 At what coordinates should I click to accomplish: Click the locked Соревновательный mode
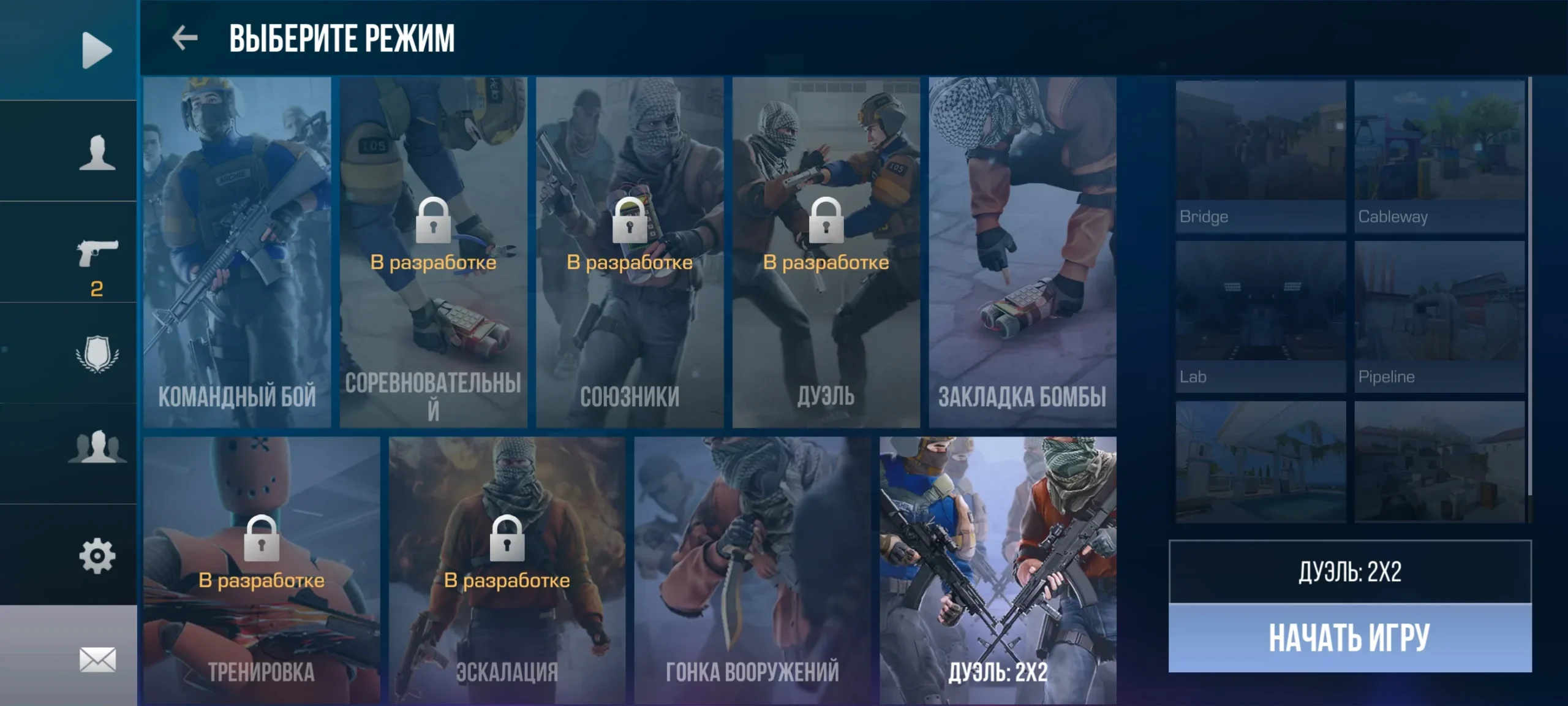[433, 252]
